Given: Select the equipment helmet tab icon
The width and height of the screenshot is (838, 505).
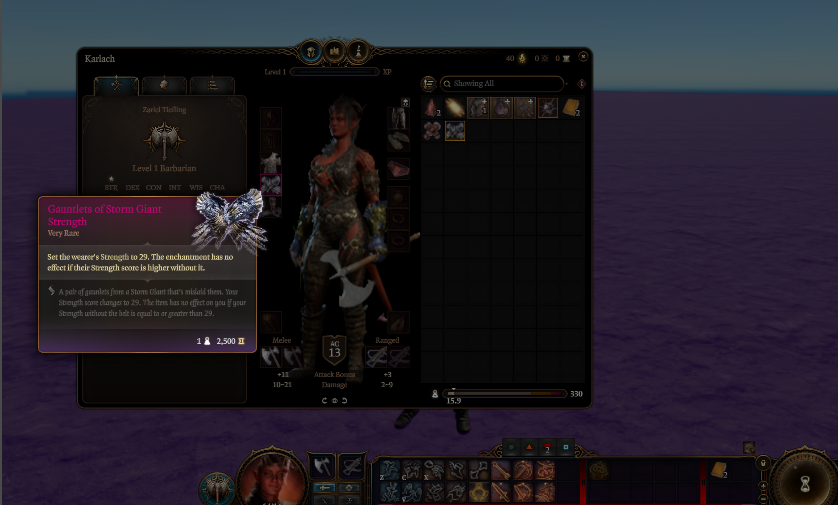Looking at the screenshot, I should point(311,51).
